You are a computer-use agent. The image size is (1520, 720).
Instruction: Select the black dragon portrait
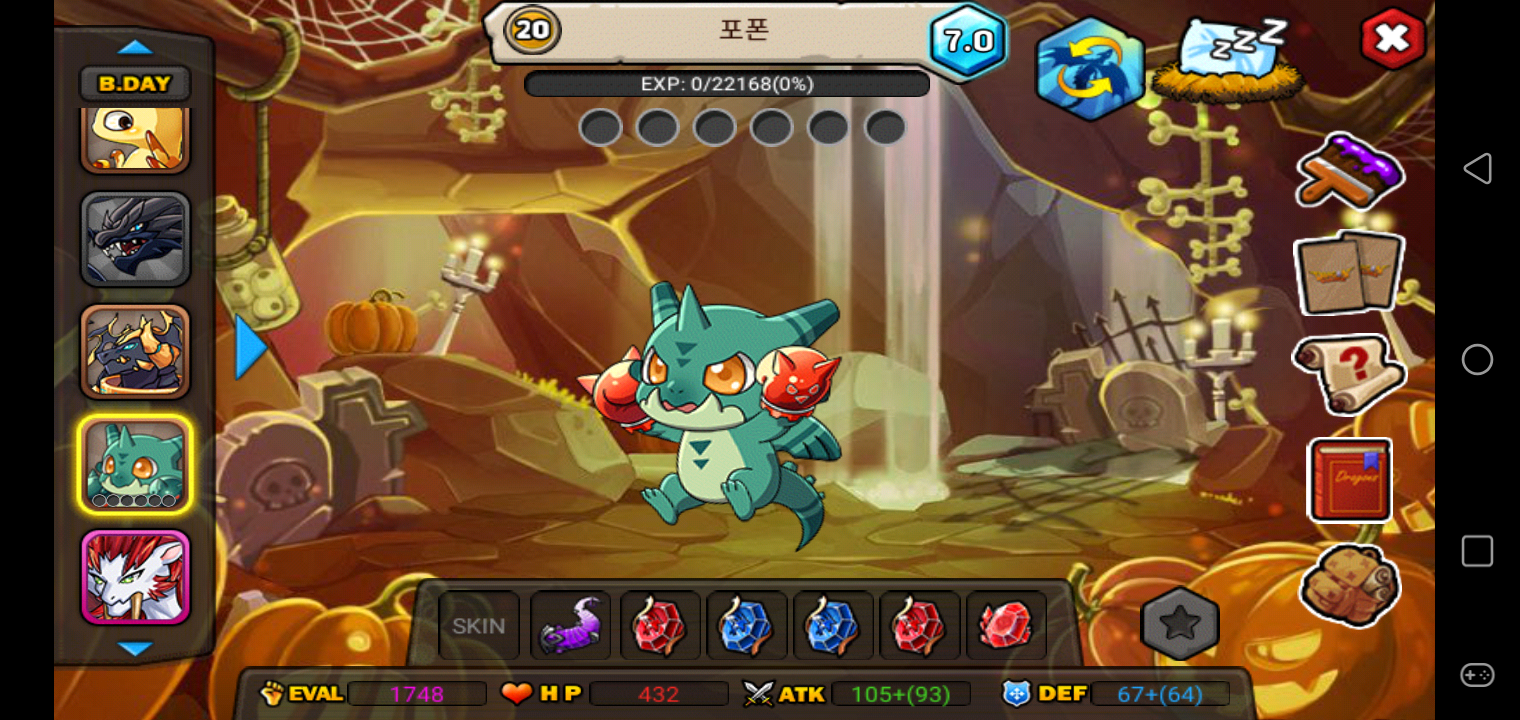coord(135,240)
